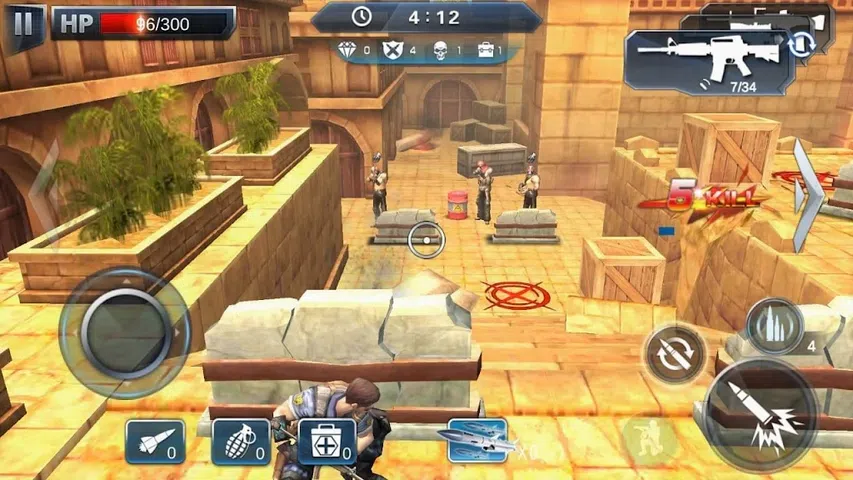Reload with the circular arrows button
This screenshot has width=853, height=480.
pyautogui.click(x=674, y=353)
